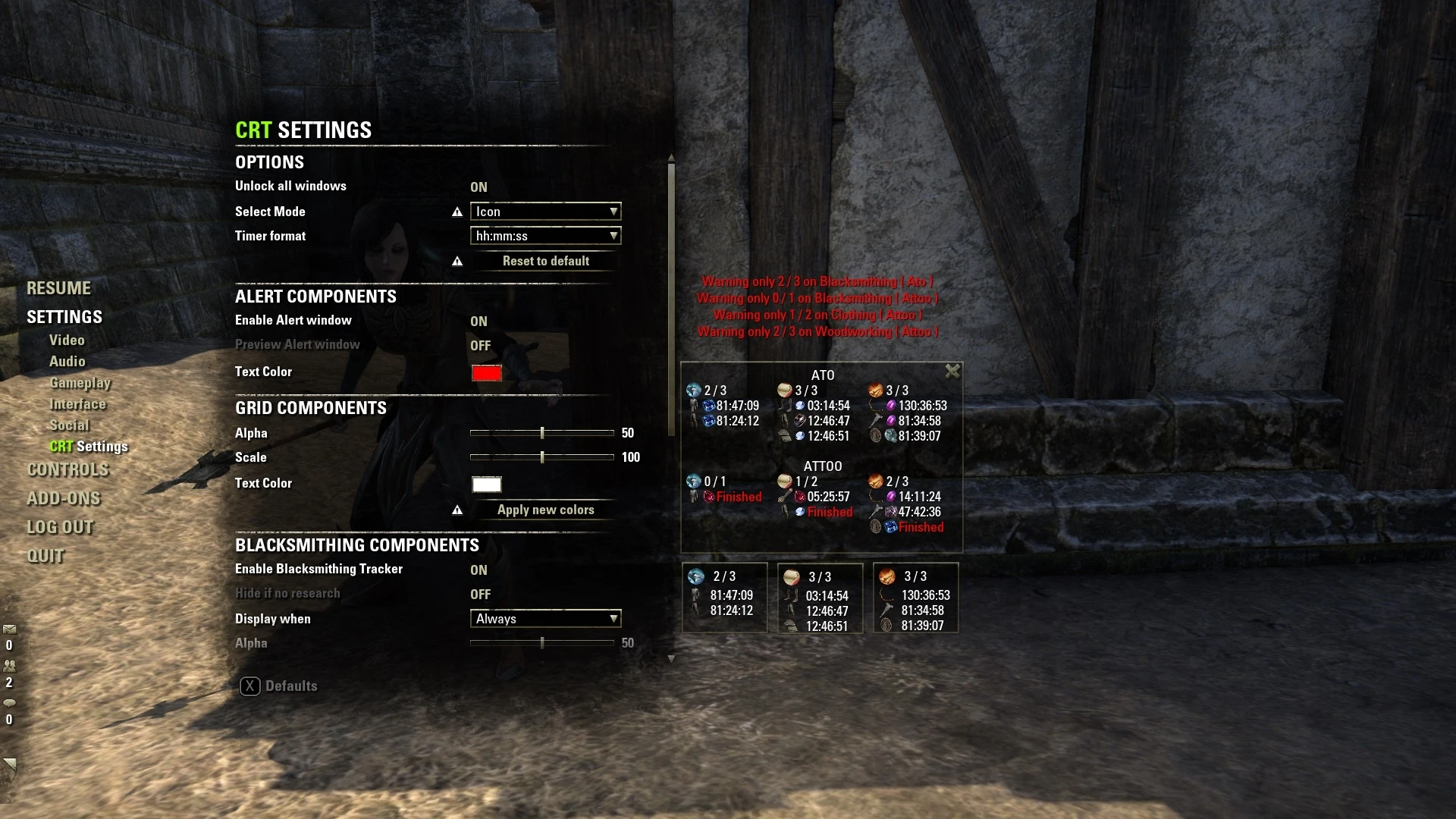Click the Clothing icon in the ATTOO section
The image size is (1456, 819).
pos(783,481)
